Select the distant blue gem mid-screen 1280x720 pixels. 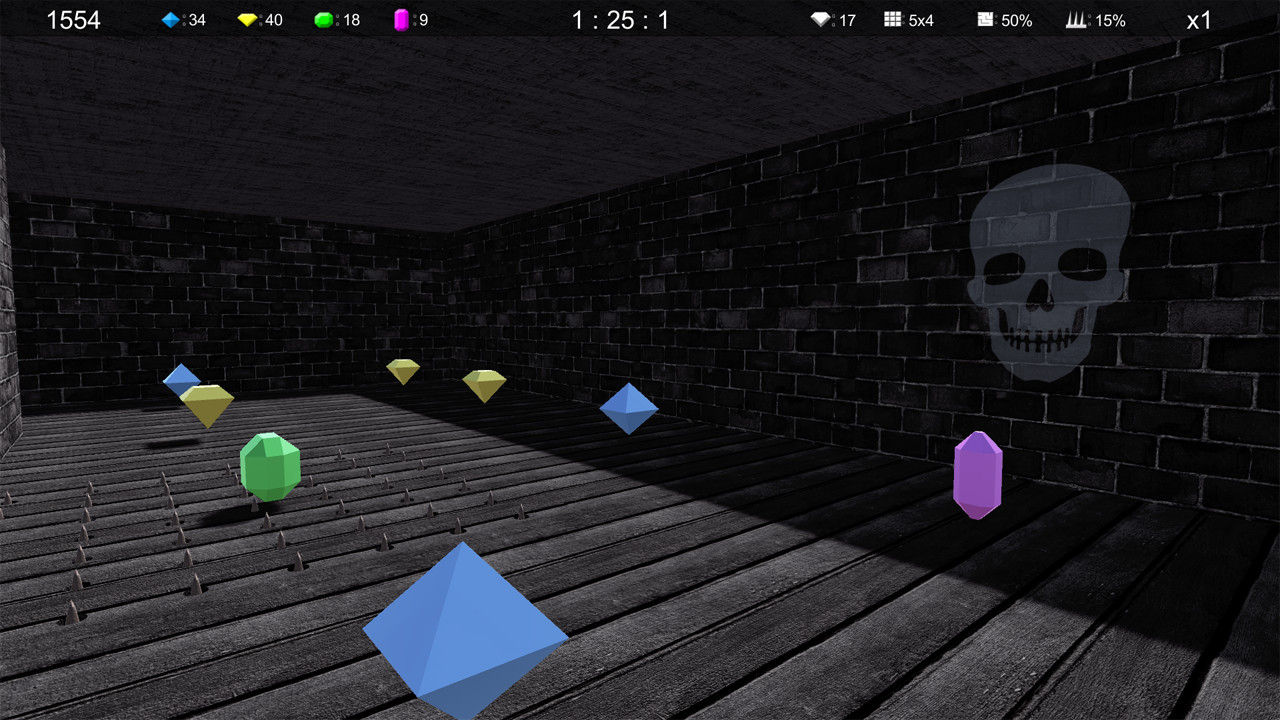(630, 408)
